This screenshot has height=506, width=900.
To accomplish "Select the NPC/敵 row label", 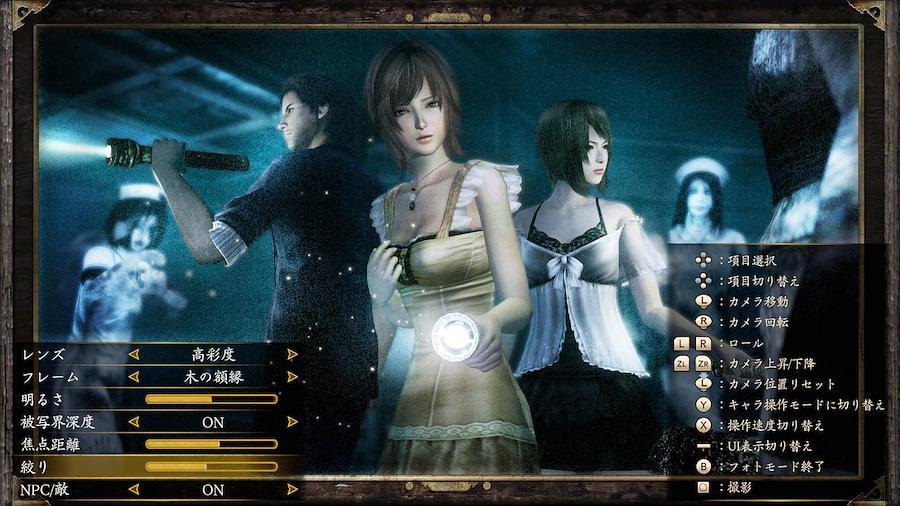I will [45, 490].
